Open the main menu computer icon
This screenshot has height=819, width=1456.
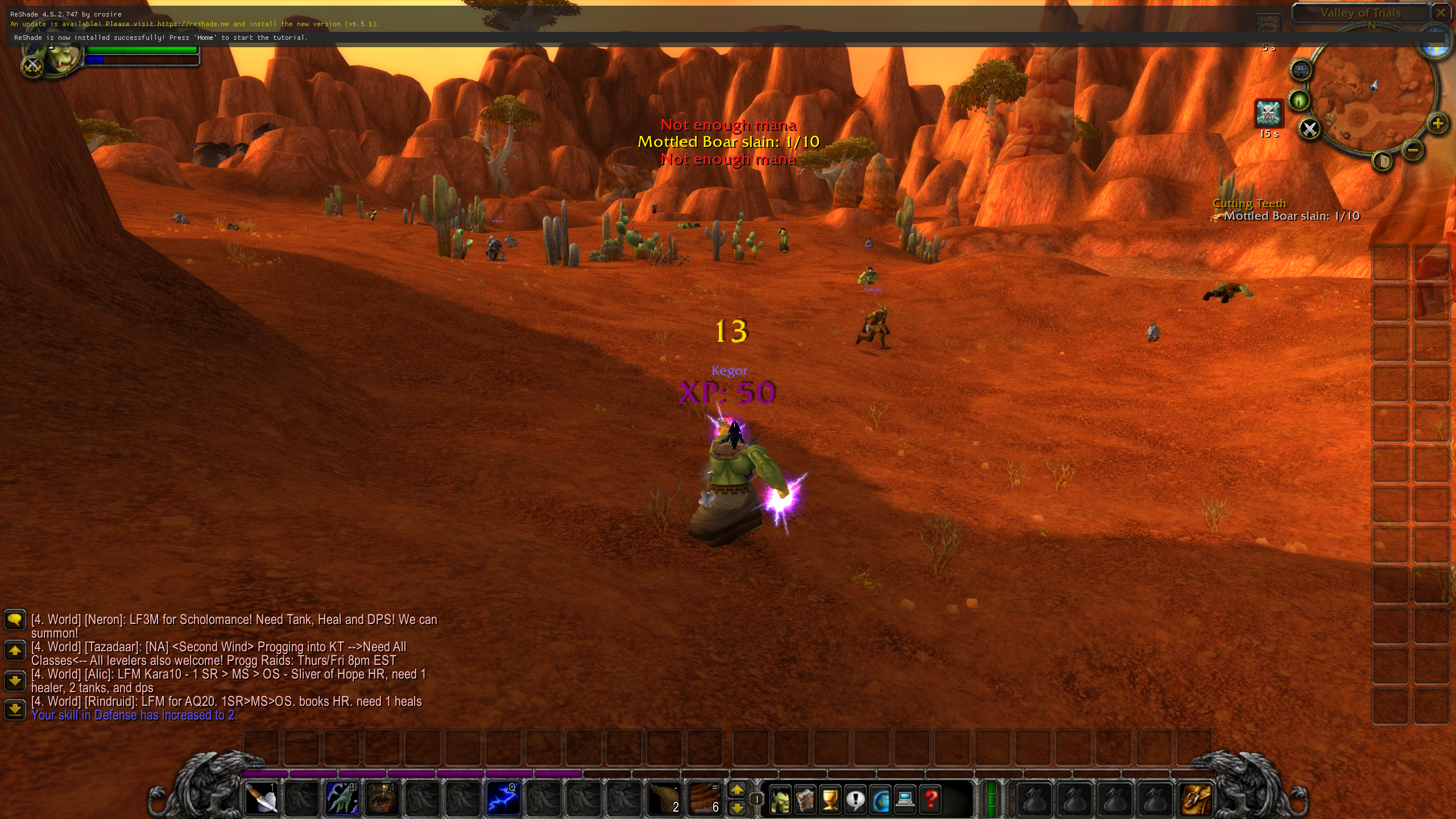pyautogui.click(x=905, y=800)
